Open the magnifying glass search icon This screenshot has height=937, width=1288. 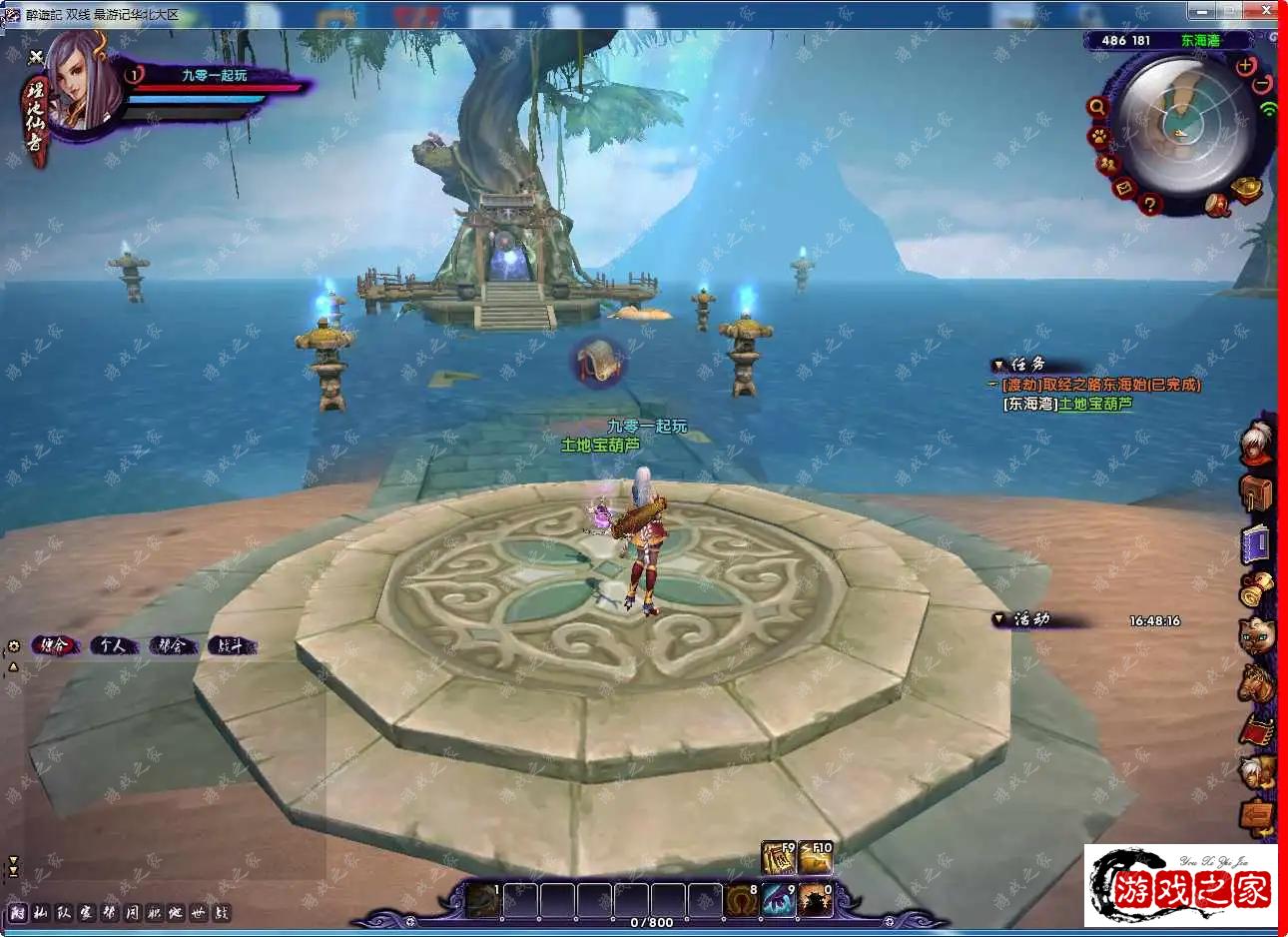1097,107
